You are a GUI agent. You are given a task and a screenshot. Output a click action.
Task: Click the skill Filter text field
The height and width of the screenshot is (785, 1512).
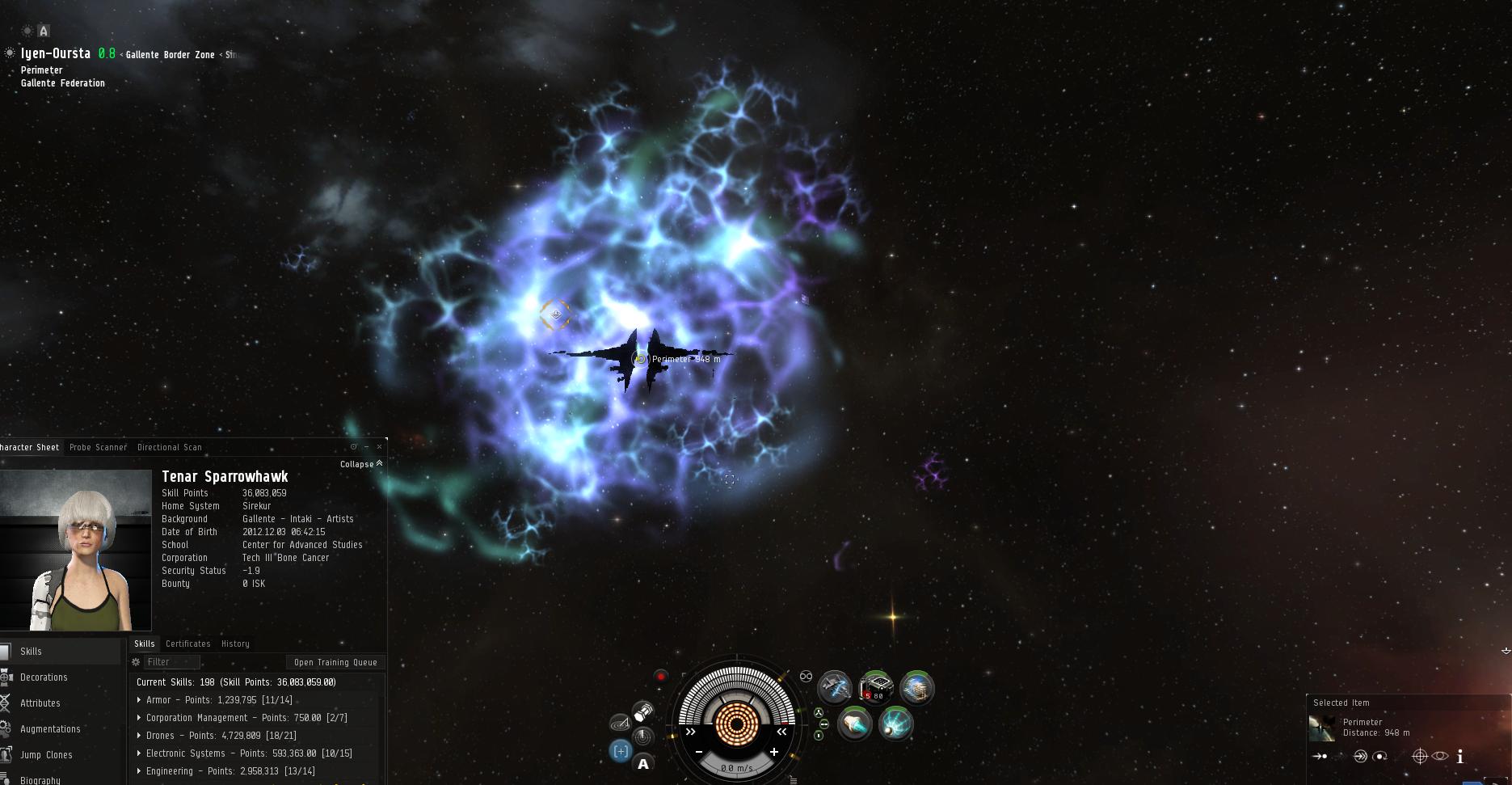[x=171, y=662]
